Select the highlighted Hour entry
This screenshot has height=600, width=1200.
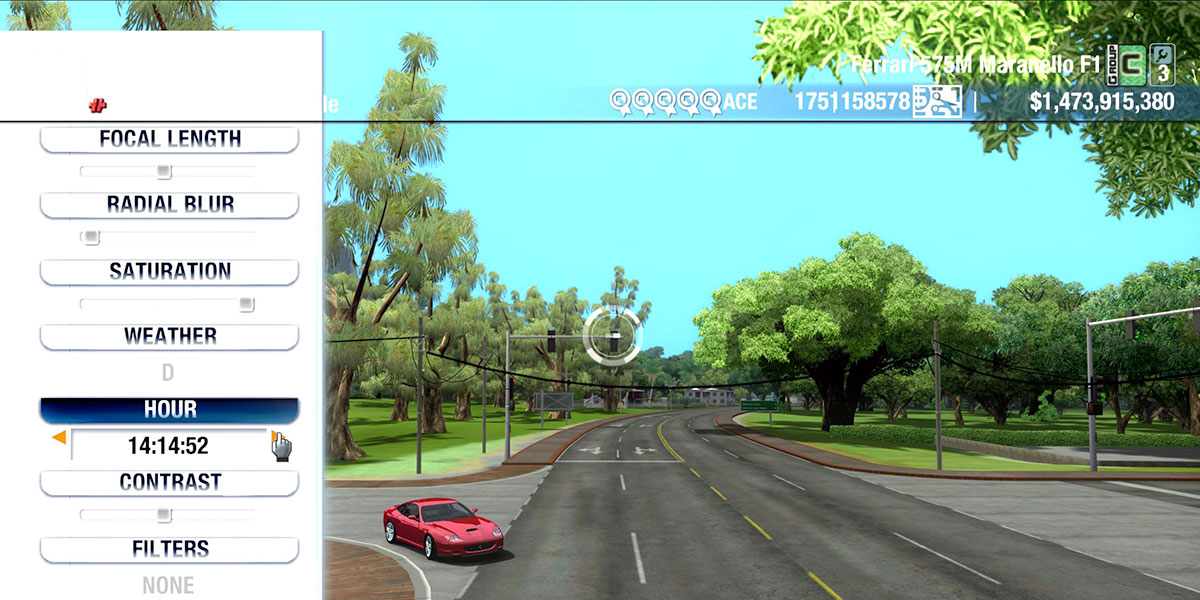pos(169,410)
